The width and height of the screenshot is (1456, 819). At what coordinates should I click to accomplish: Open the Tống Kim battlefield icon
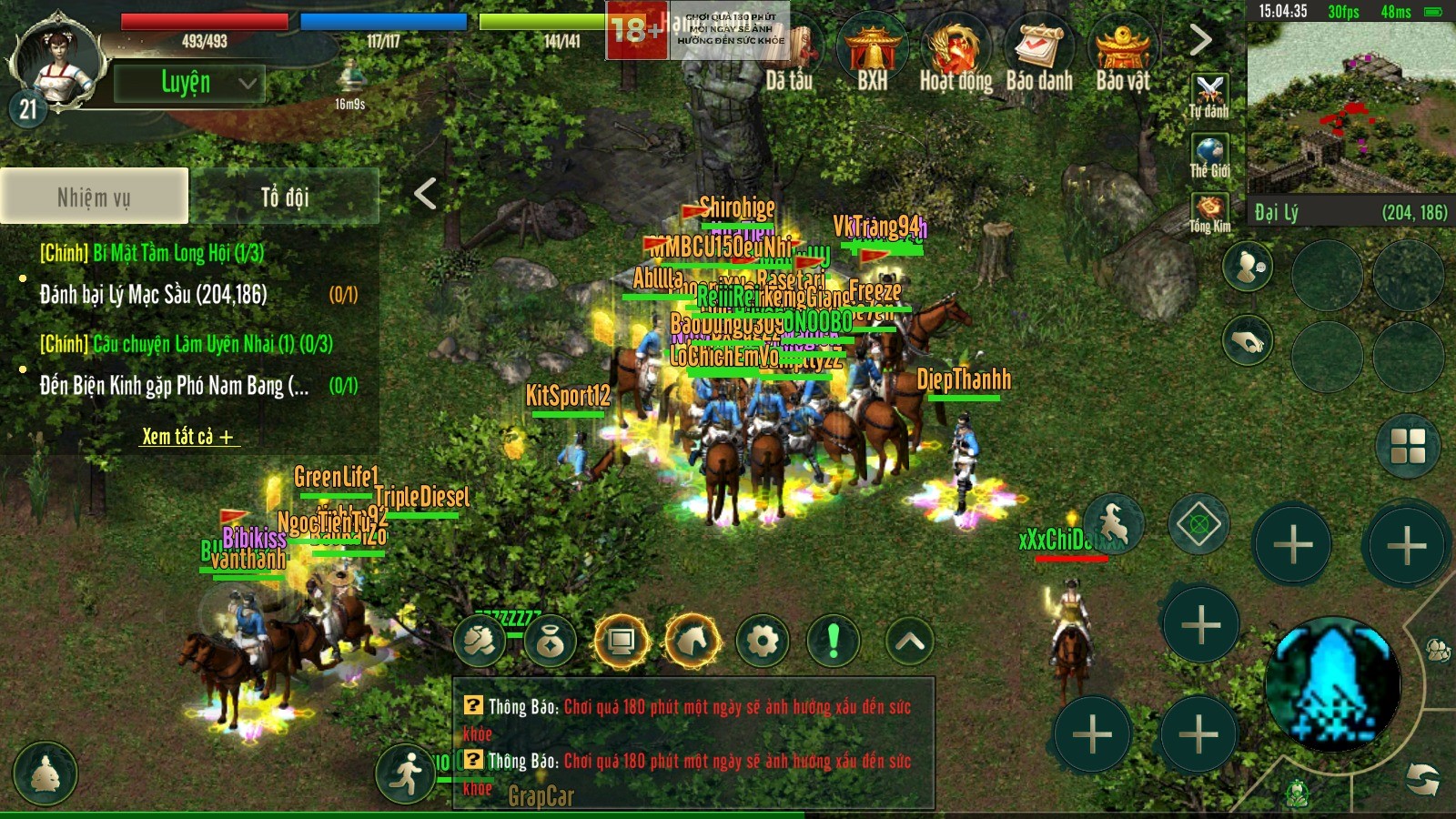[1209, 212]
